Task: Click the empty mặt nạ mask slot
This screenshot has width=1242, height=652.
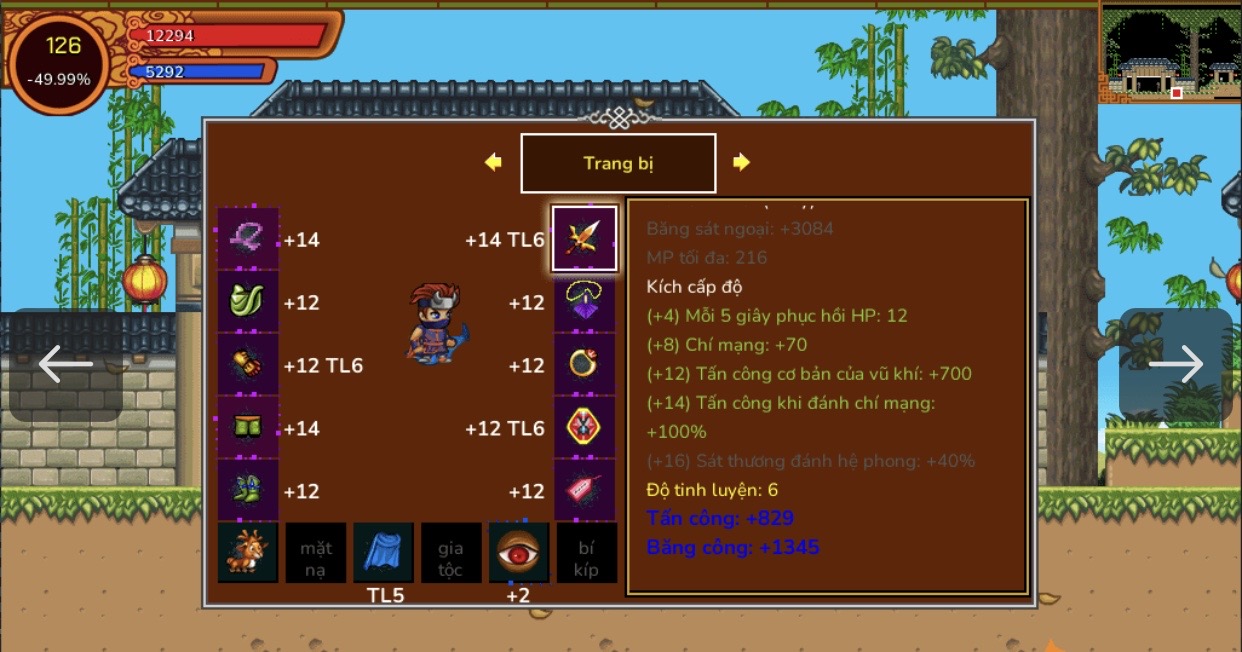Action: pyautogui.click(x=316, y=553)
